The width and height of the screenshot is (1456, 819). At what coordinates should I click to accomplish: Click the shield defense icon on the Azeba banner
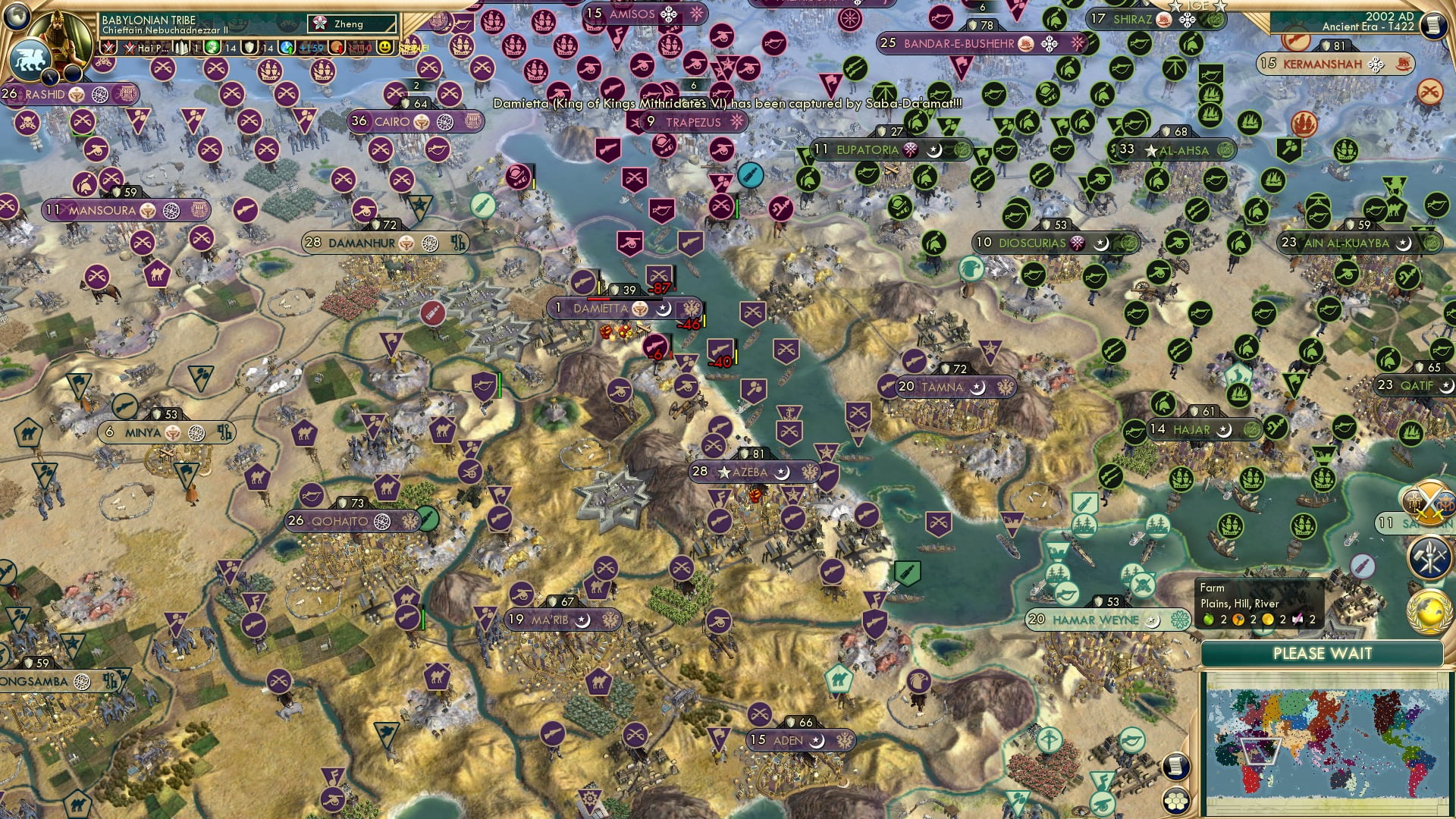745,453
